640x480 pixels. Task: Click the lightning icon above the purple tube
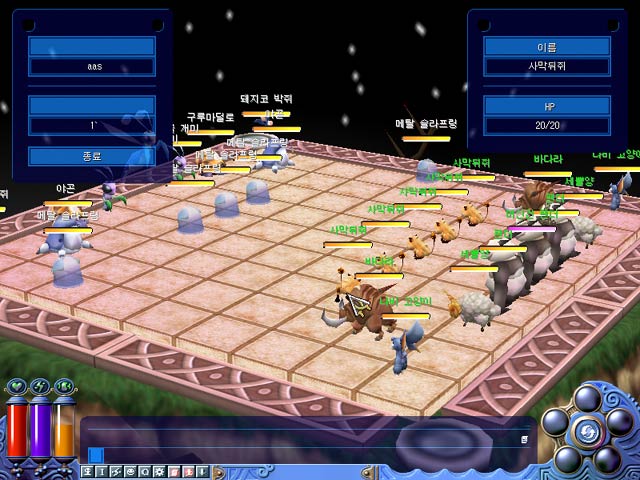(41, 387)
